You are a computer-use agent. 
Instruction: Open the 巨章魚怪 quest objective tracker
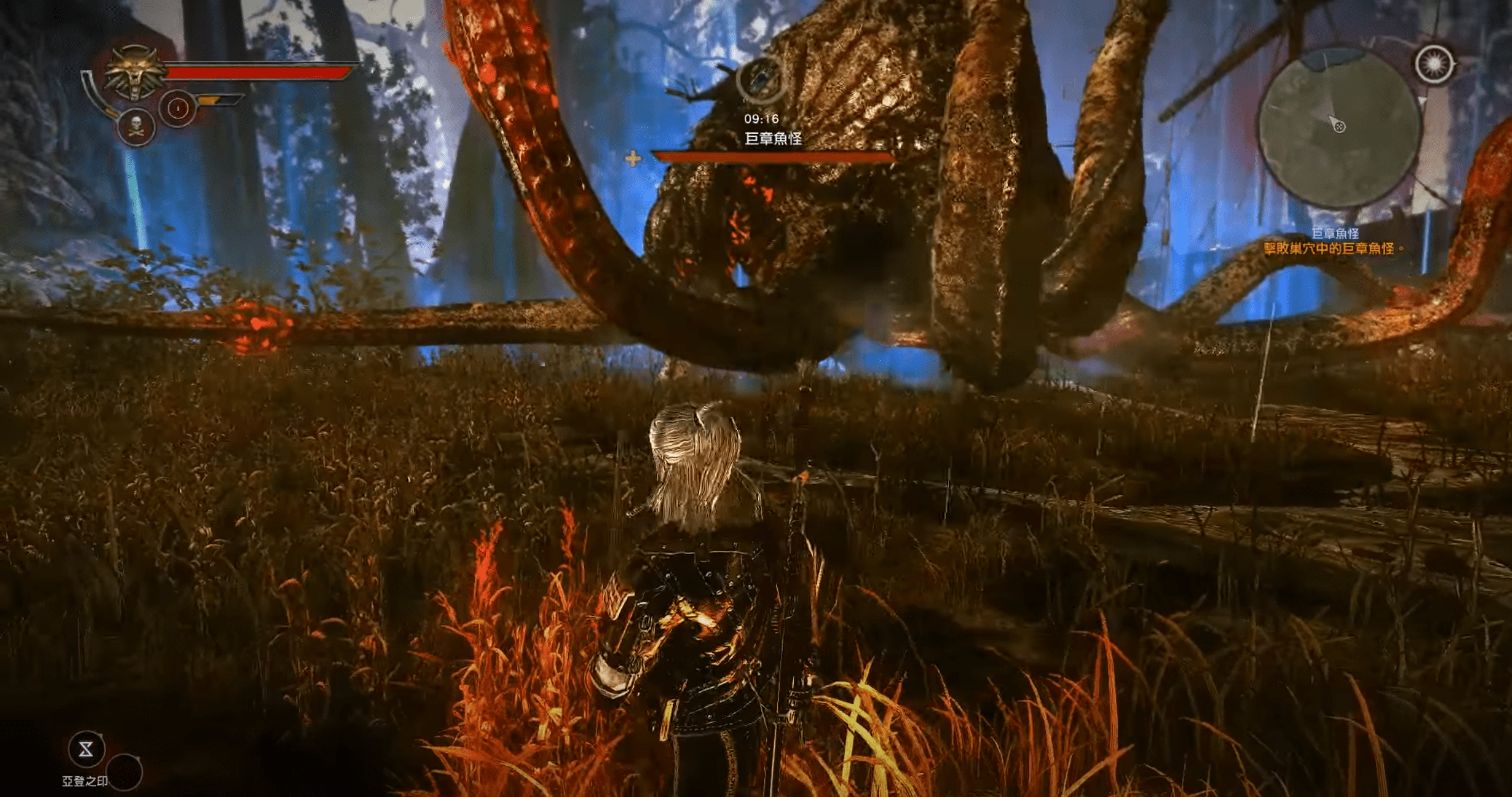(x=1334, y=241)
